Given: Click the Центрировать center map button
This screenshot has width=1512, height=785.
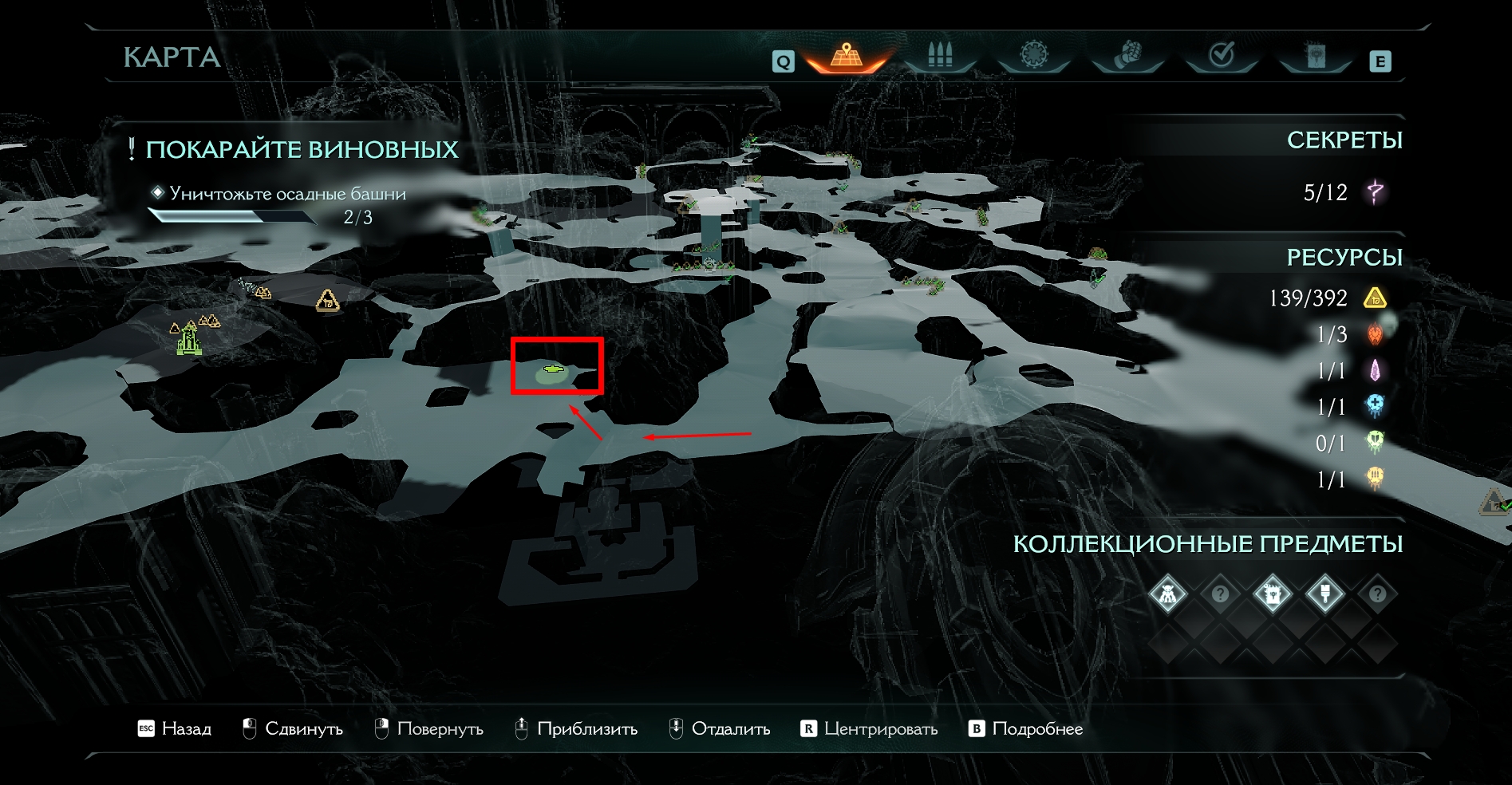Looking at the screenshot, I should (869, 728).
